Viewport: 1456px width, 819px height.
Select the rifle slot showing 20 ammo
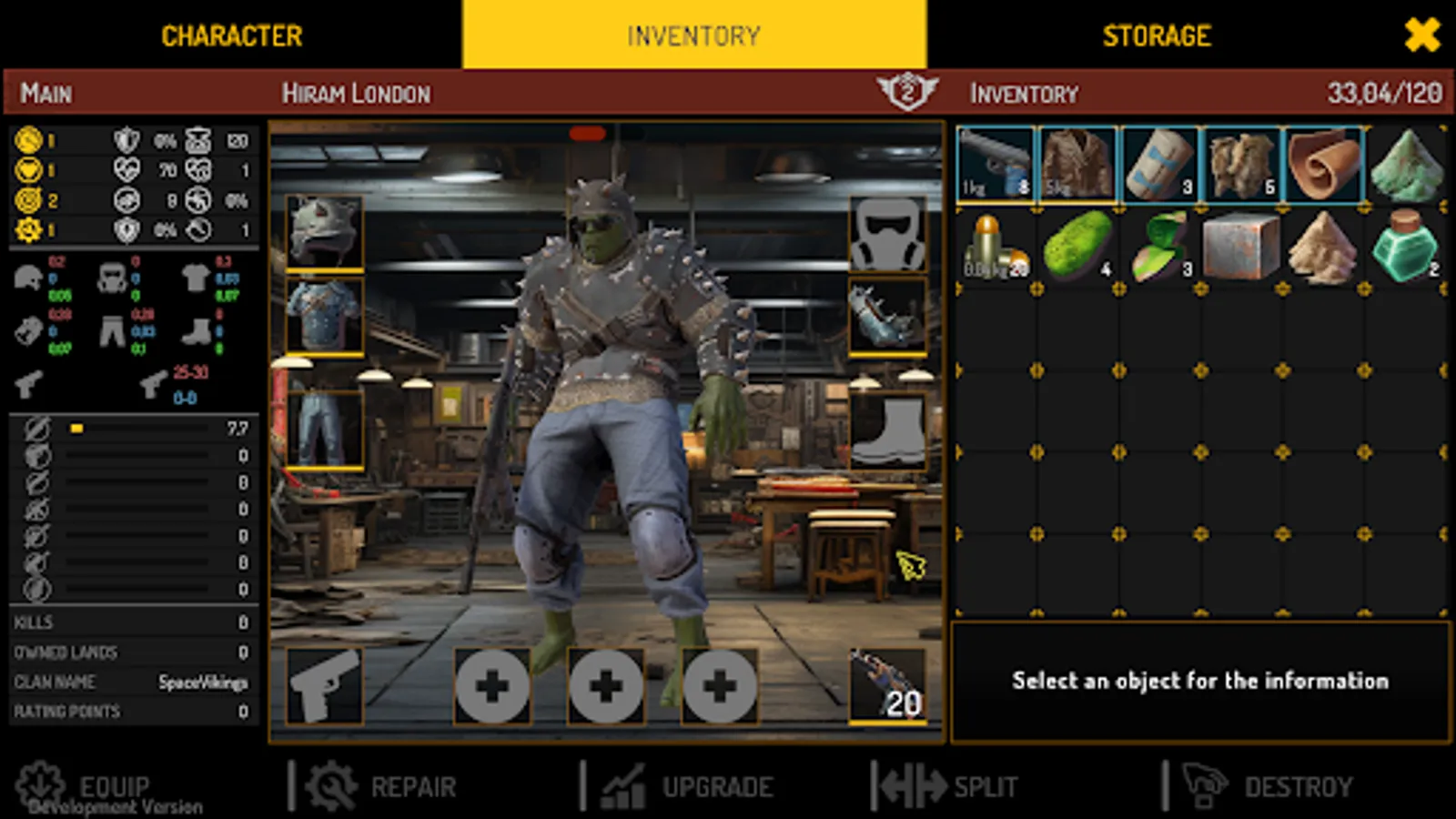(887, 687)
